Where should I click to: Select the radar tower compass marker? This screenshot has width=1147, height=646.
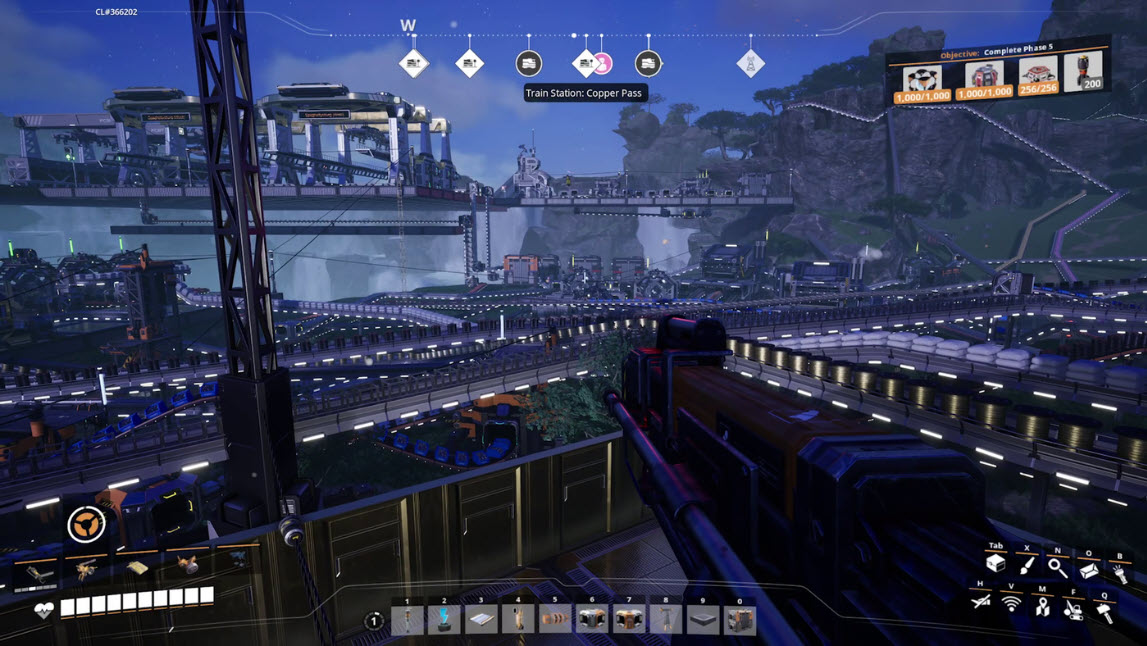pos(751,64)
